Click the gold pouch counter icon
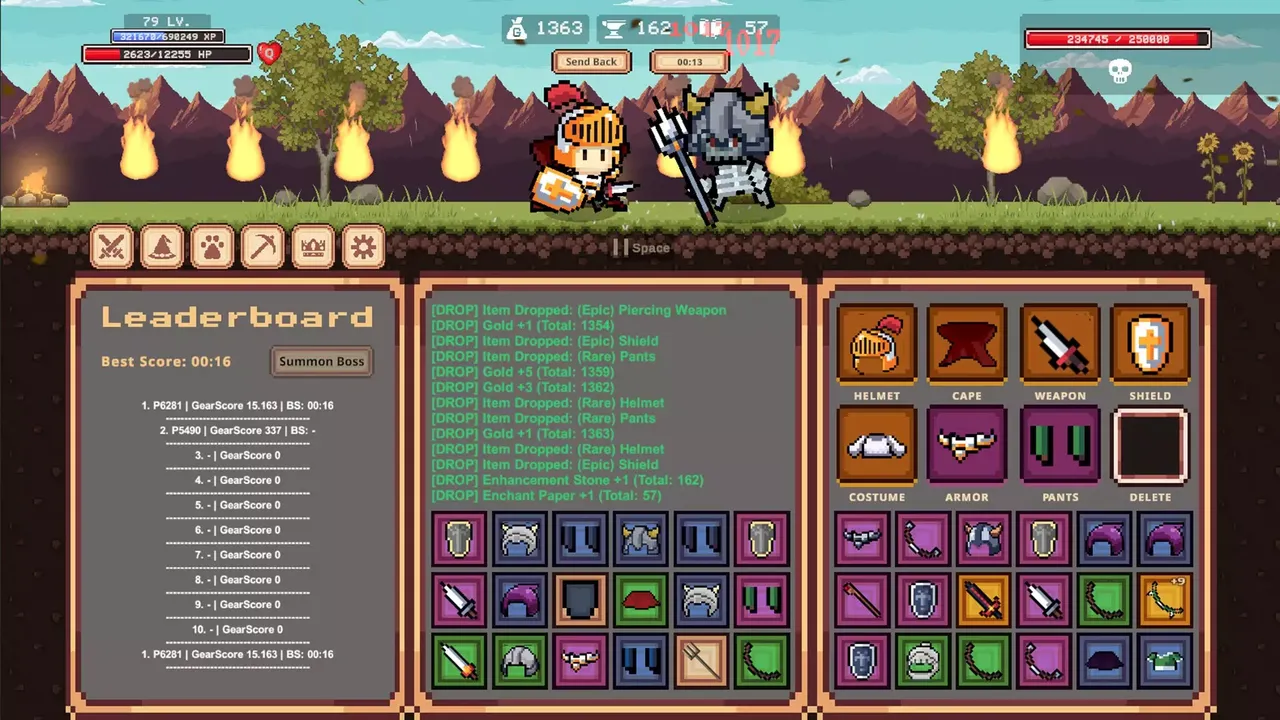 click(x=516, y=28)
